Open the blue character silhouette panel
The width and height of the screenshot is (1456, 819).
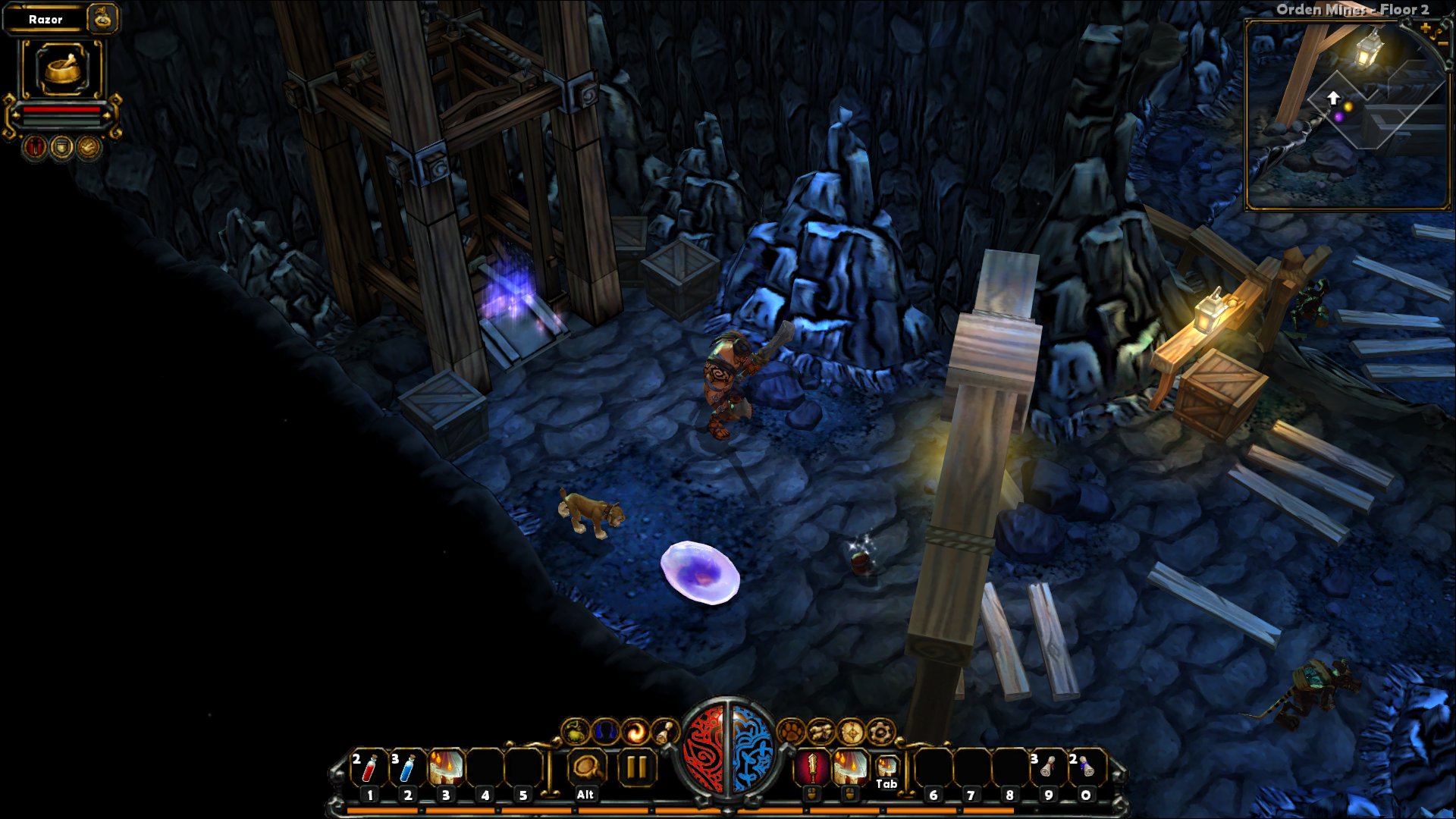[605, 732]
